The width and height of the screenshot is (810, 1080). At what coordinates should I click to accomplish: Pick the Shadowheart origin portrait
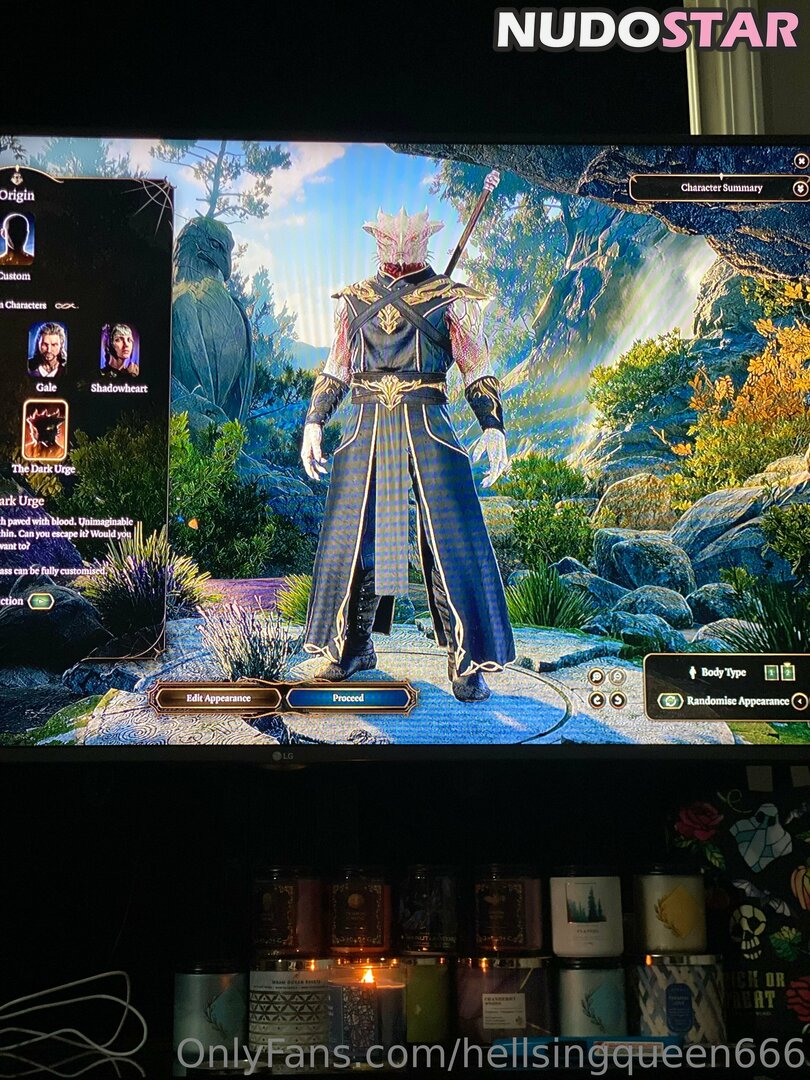119,350
